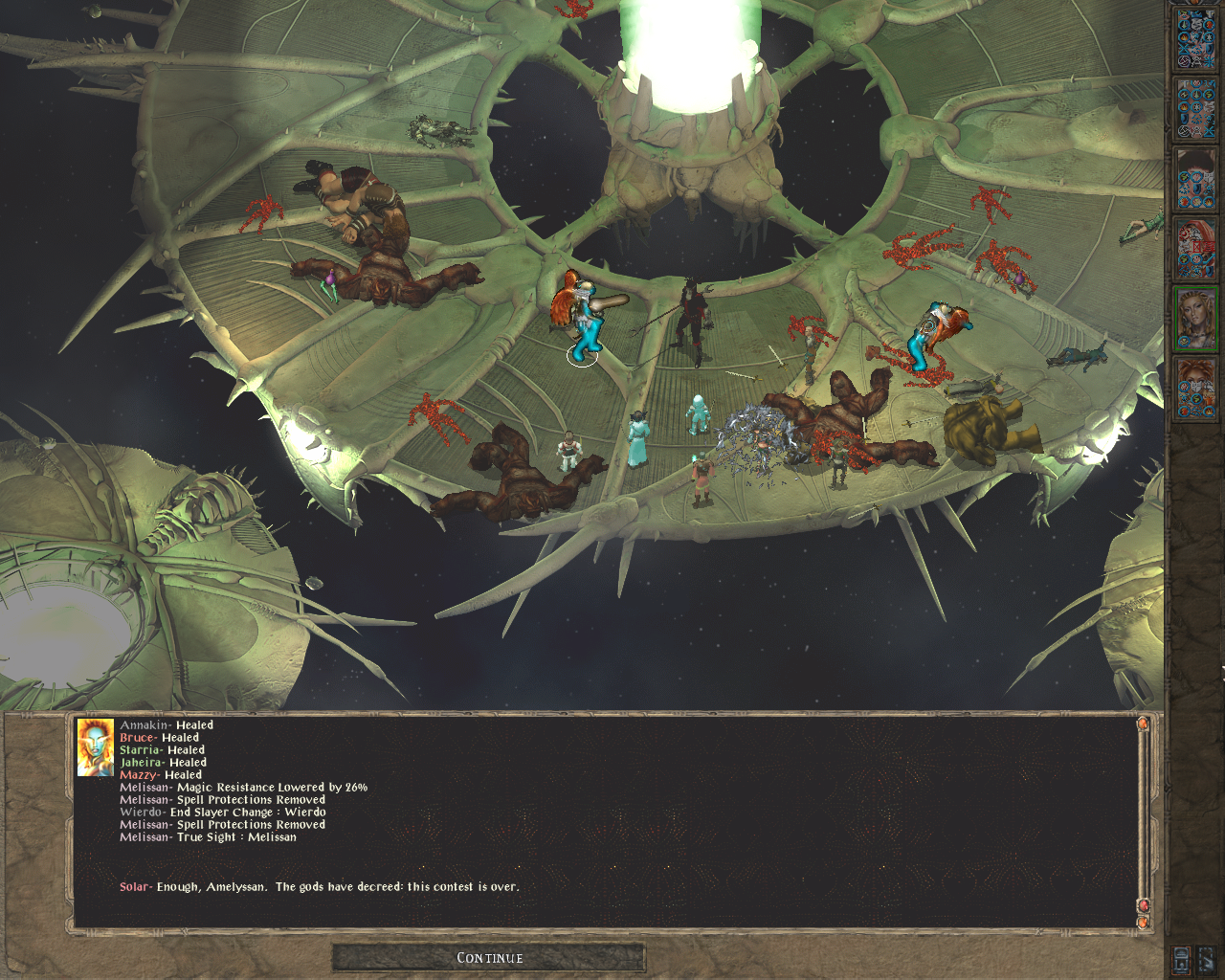Select the orange-haired character portrait at the bottom

coord(1196,389)
